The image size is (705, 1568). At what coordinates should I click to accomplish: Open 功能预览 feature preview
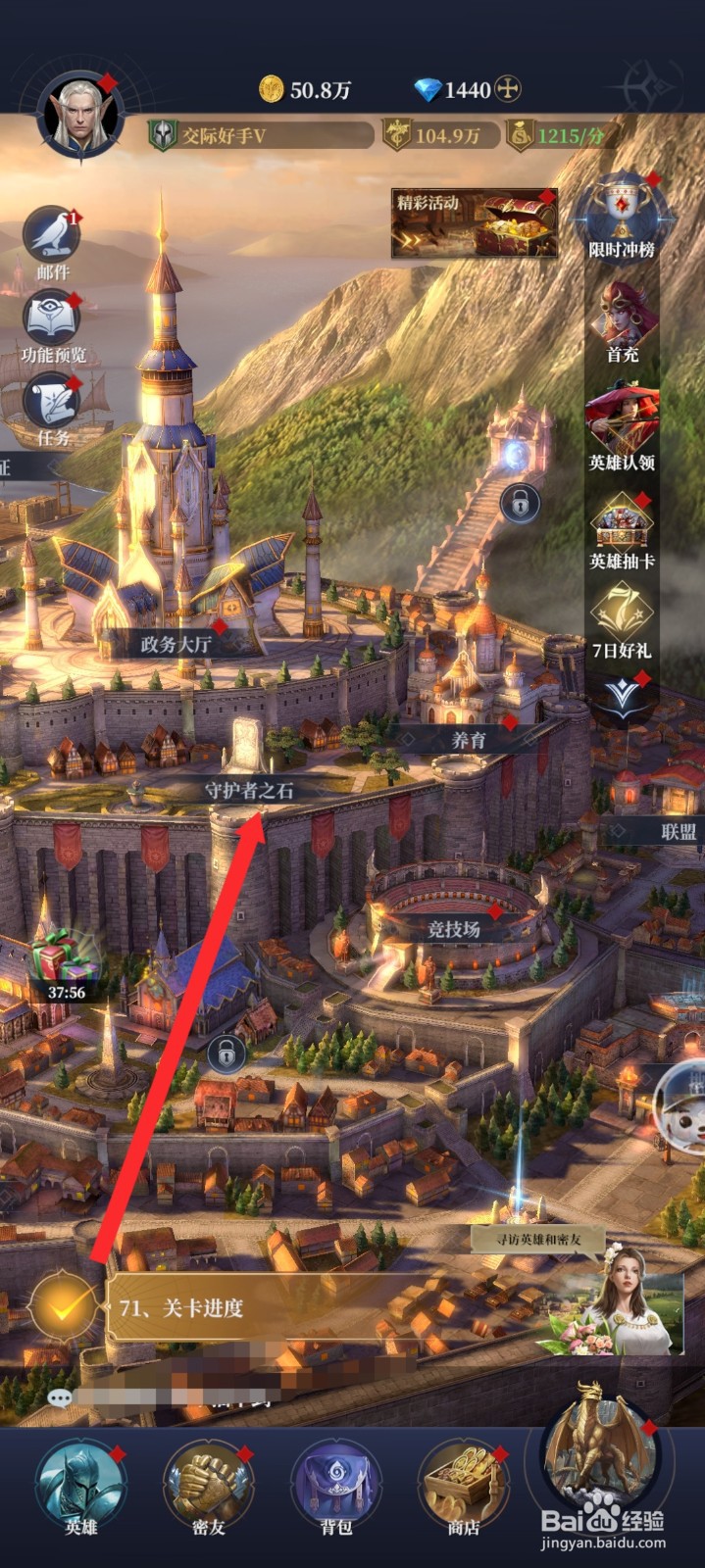click(x=53, y=323)
